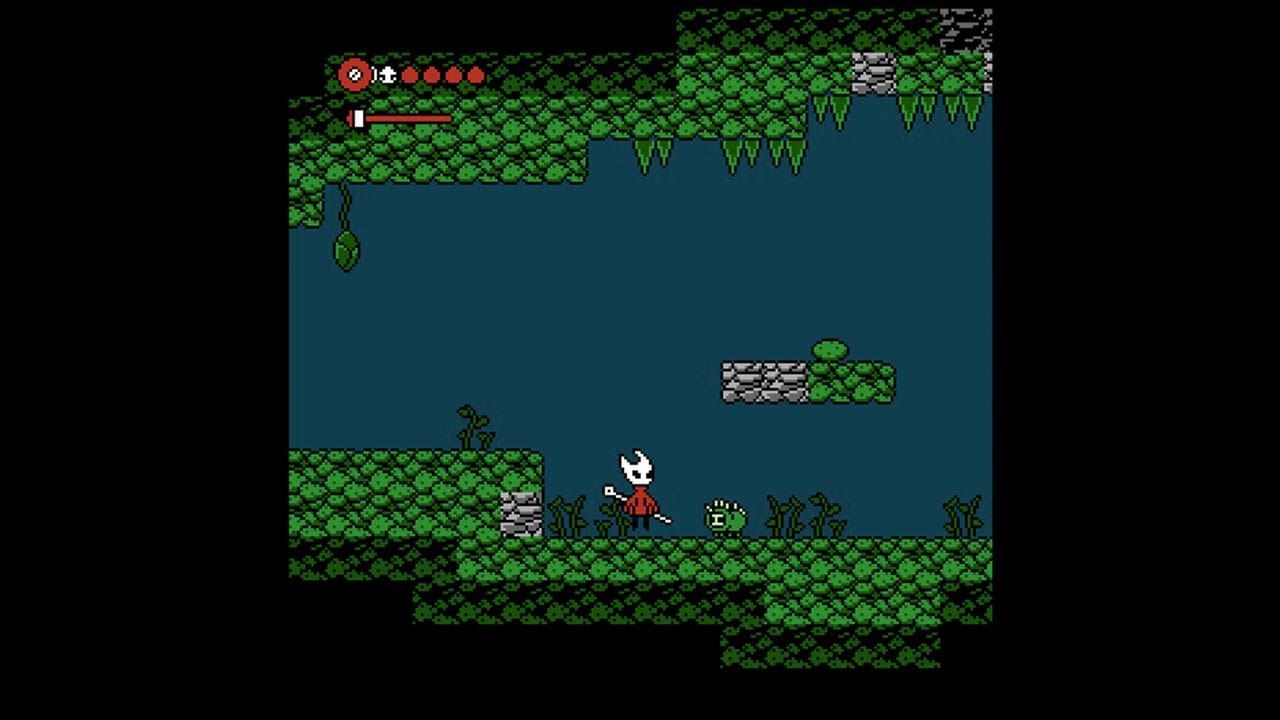The width and height of the screenshot is (1280, 720).
Task: Click the white marker on the silk meter
Action: tap(357, 119)
